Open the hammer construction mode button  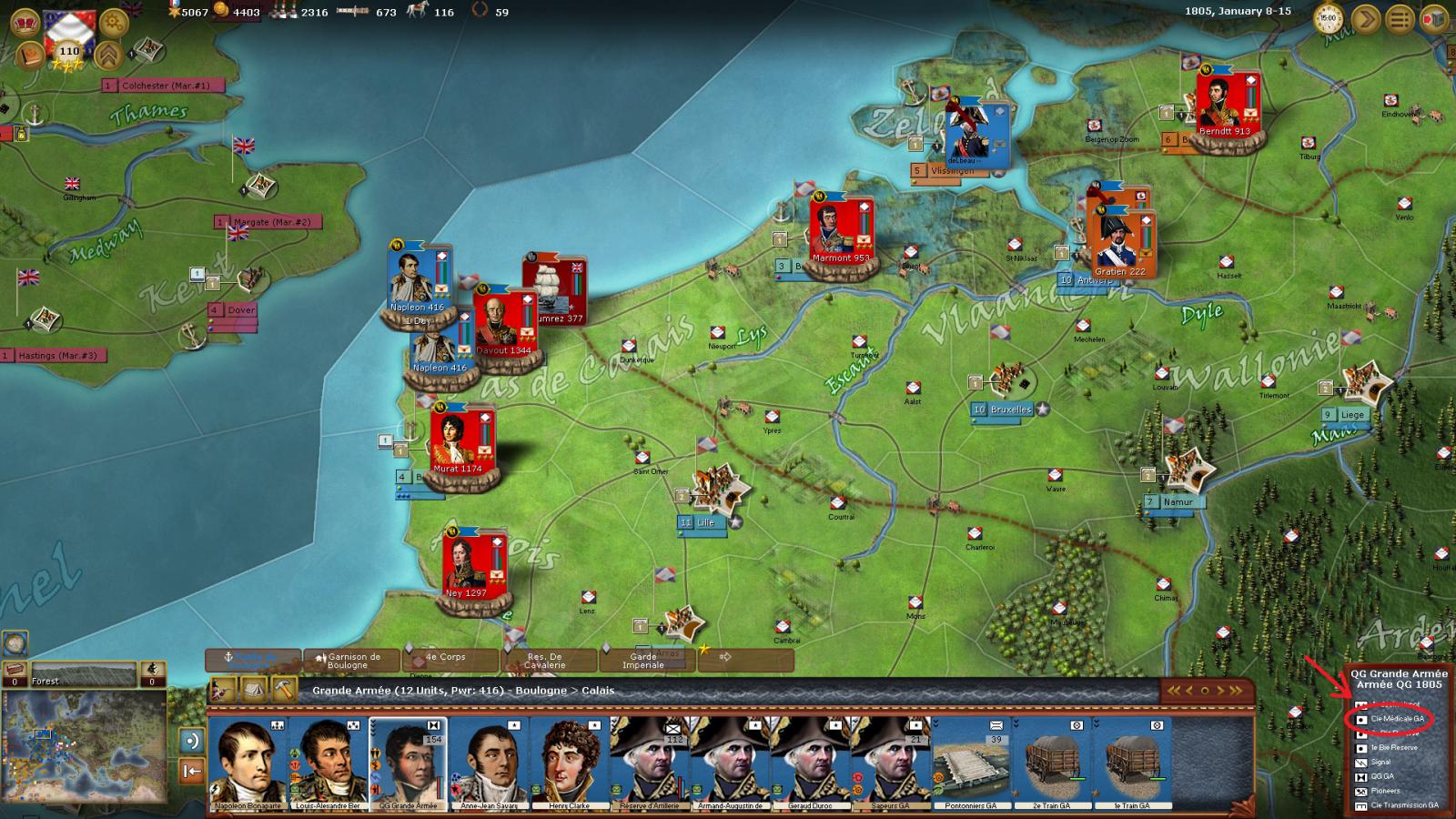284,690
